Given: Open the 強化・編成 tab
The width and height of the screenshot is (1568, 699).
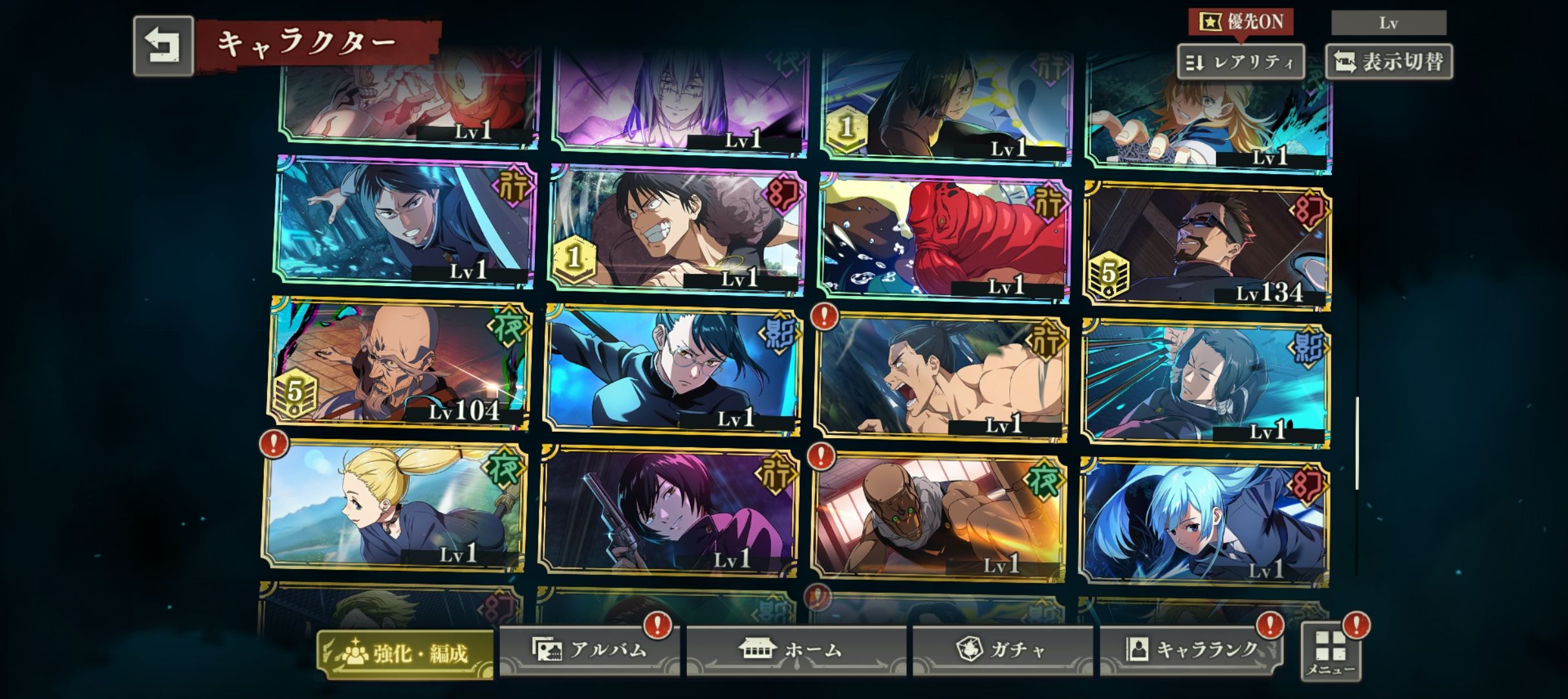Looking at the screenshot, I should point(406,654).
